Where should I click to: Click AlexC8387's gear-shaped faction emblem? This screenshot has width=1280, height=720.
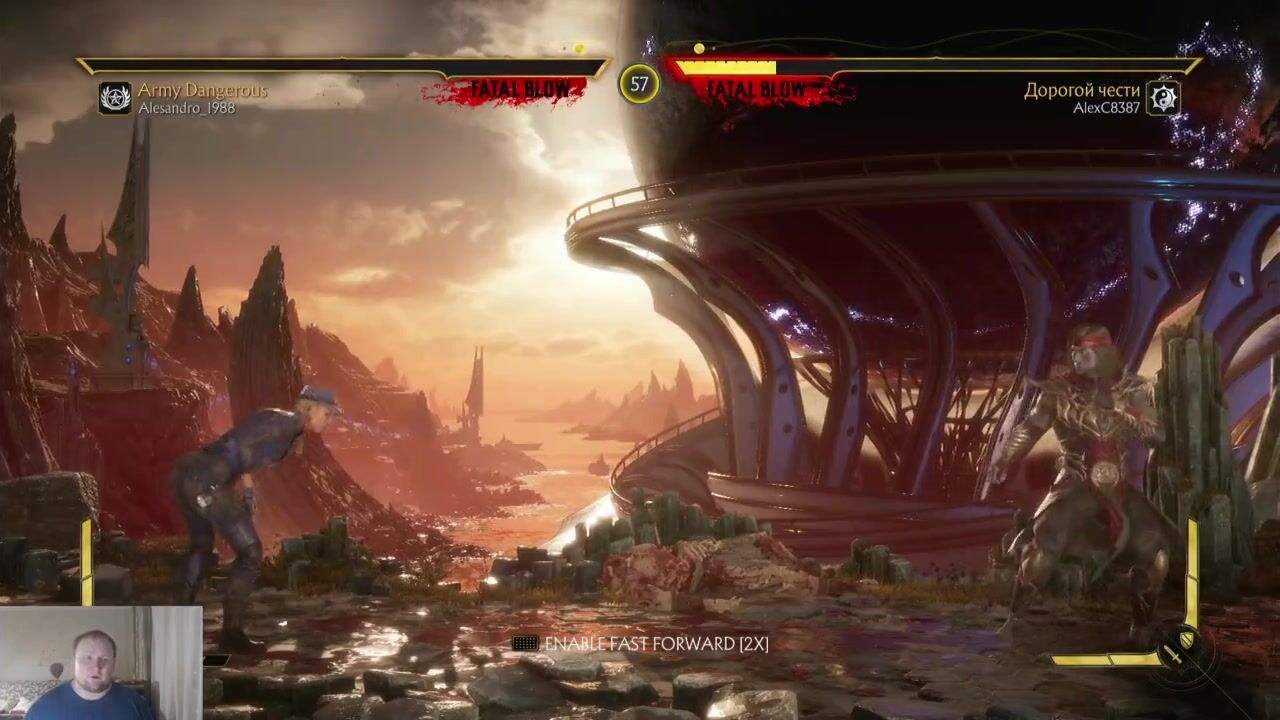pos(1163,98)
